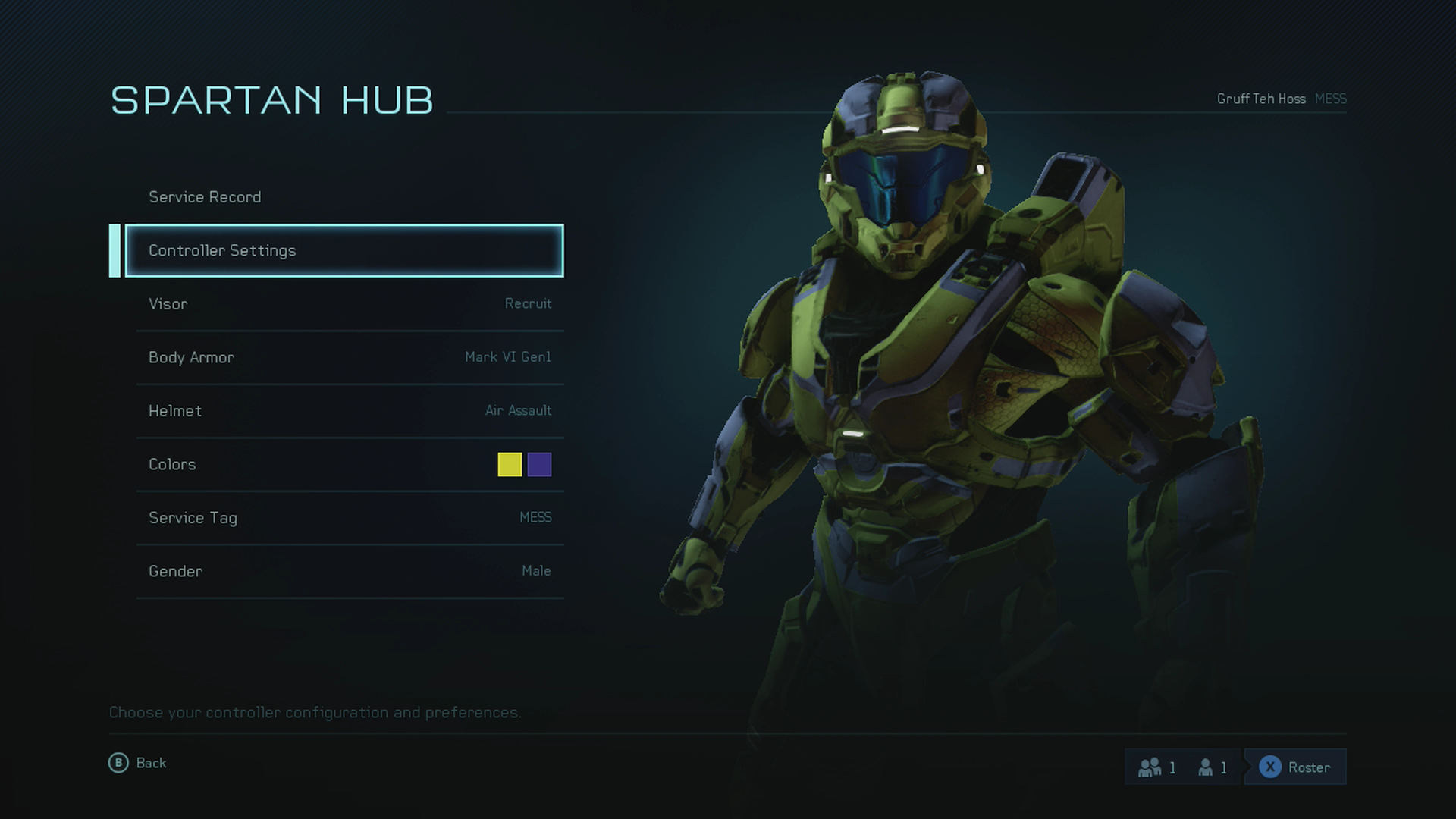
Task: Click the yellow primary color swatch
Action: (510, 464)
